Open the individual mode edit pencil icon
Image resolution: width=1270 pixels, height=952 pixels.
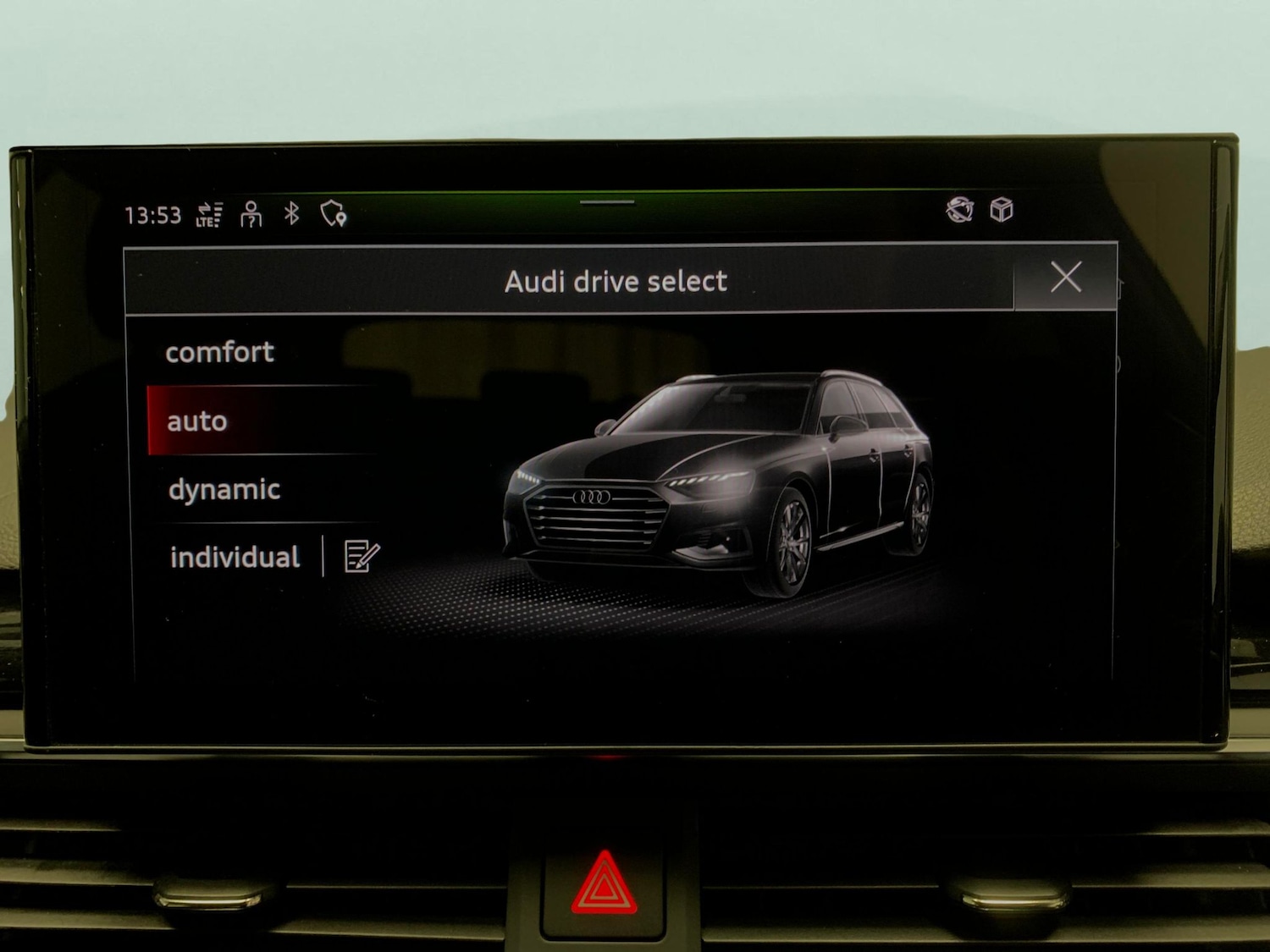coord(360,555)
